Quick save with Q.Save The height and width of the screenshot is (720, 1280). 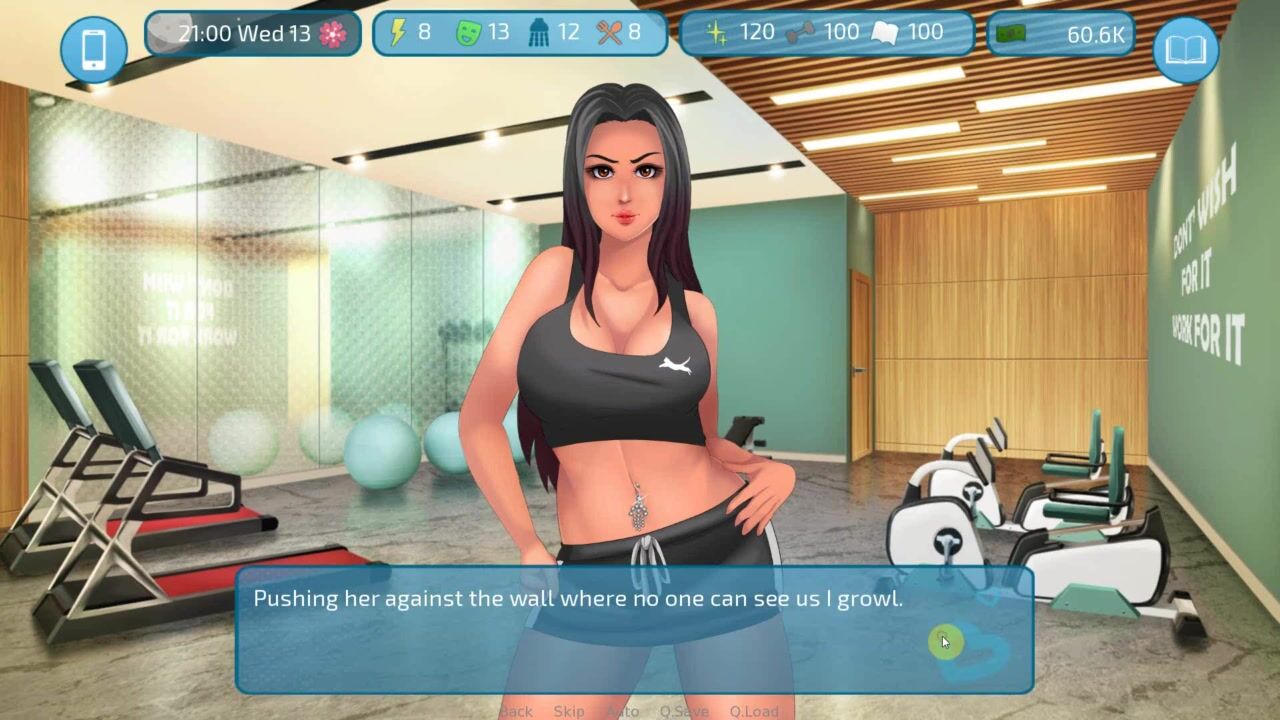684,711
